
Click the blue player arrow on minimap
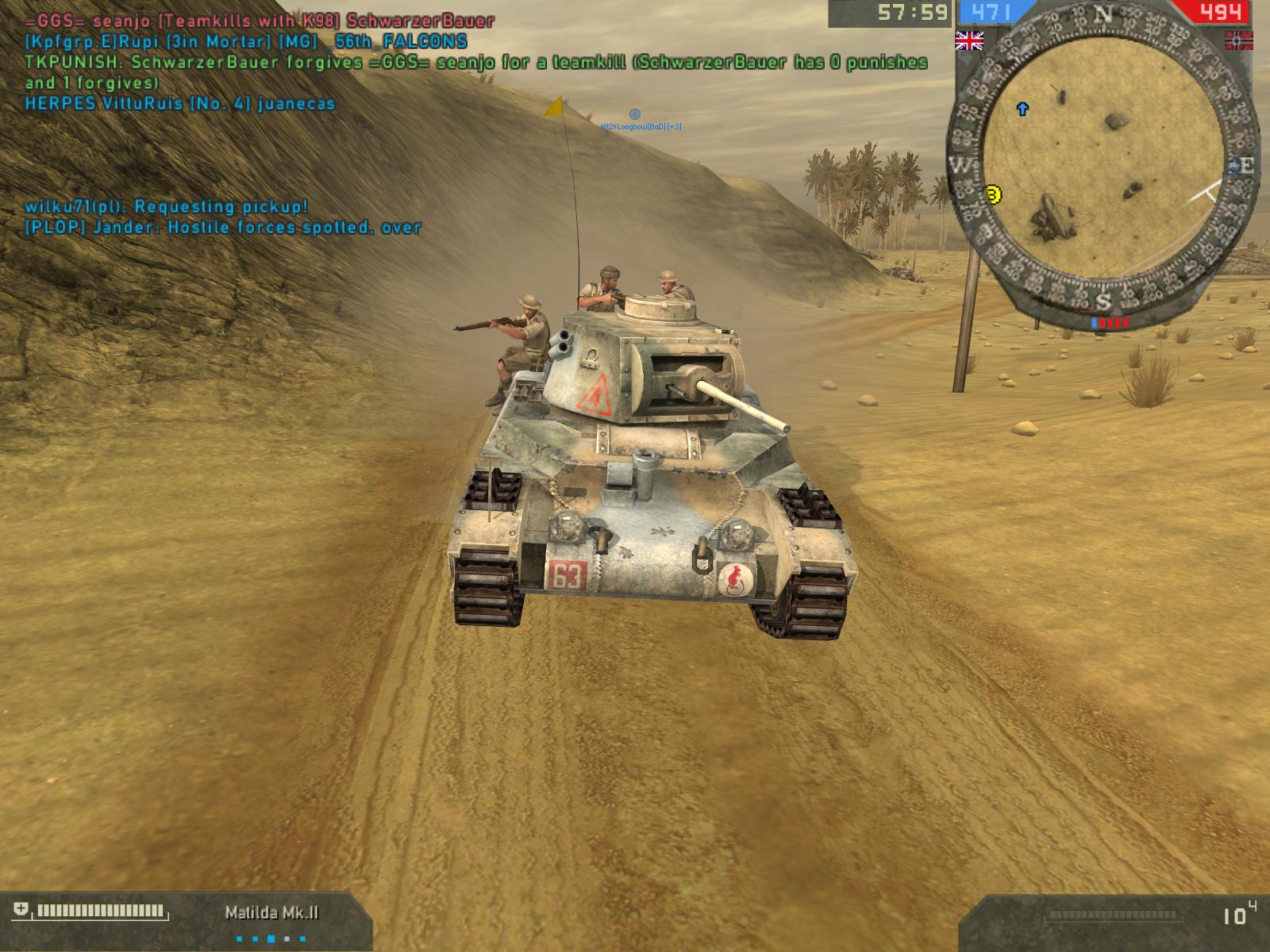tap(1022, 109)
